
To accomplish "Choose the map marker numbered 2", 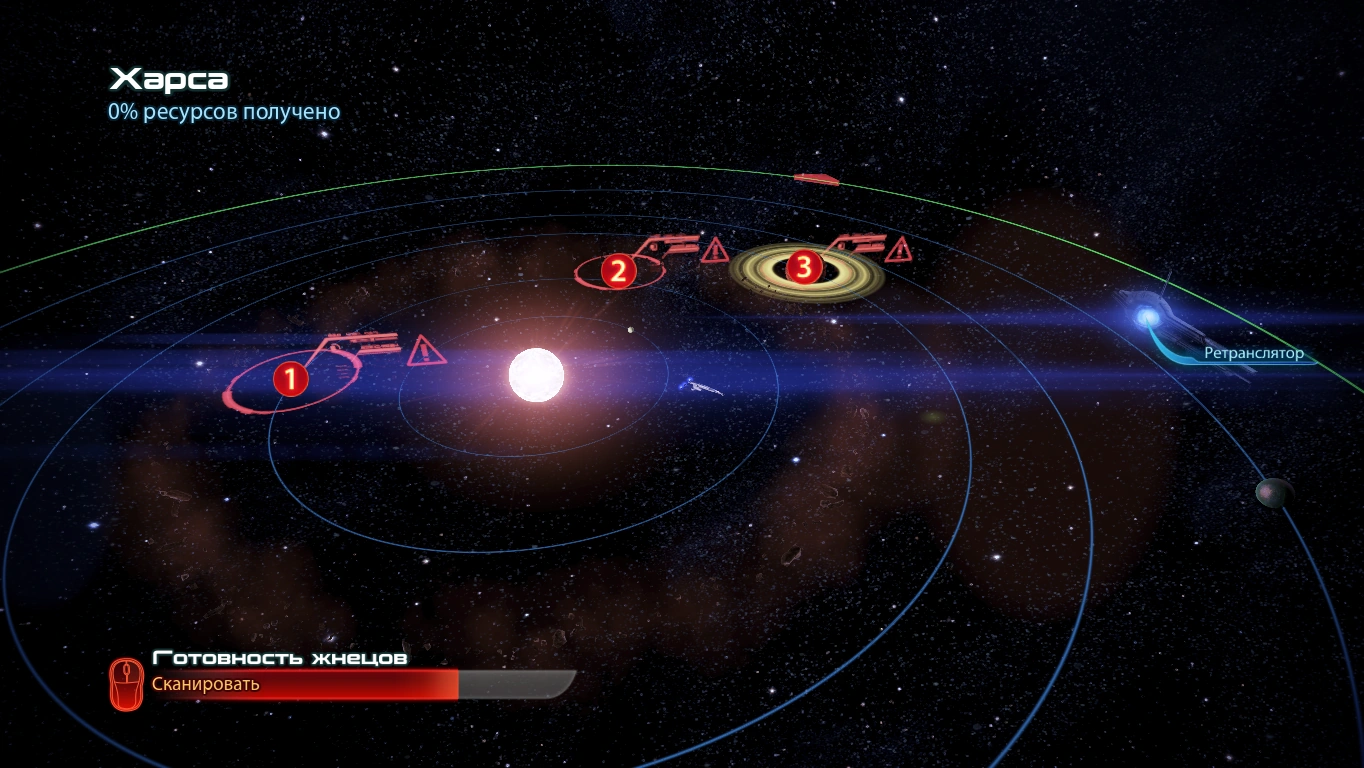I will point(618,270).
